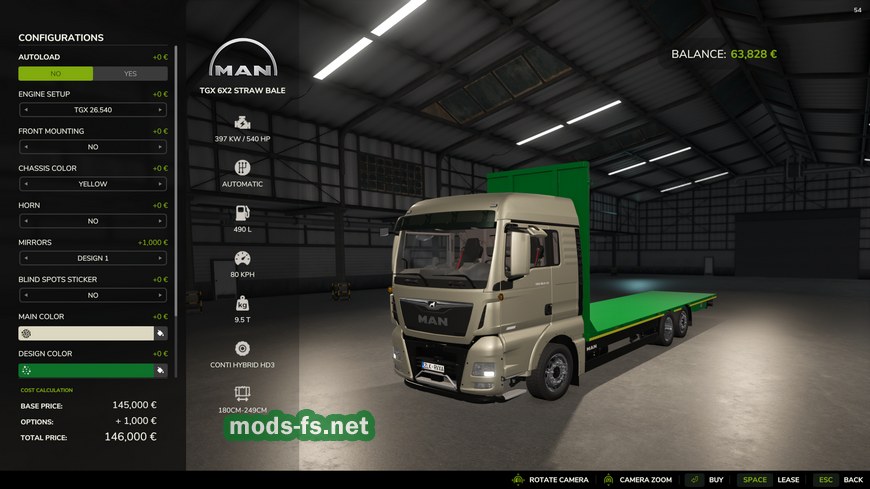Screen dimensions: 870x489
Task: Cycle Front Mounting to the next choice
Action: click(162, 147)
